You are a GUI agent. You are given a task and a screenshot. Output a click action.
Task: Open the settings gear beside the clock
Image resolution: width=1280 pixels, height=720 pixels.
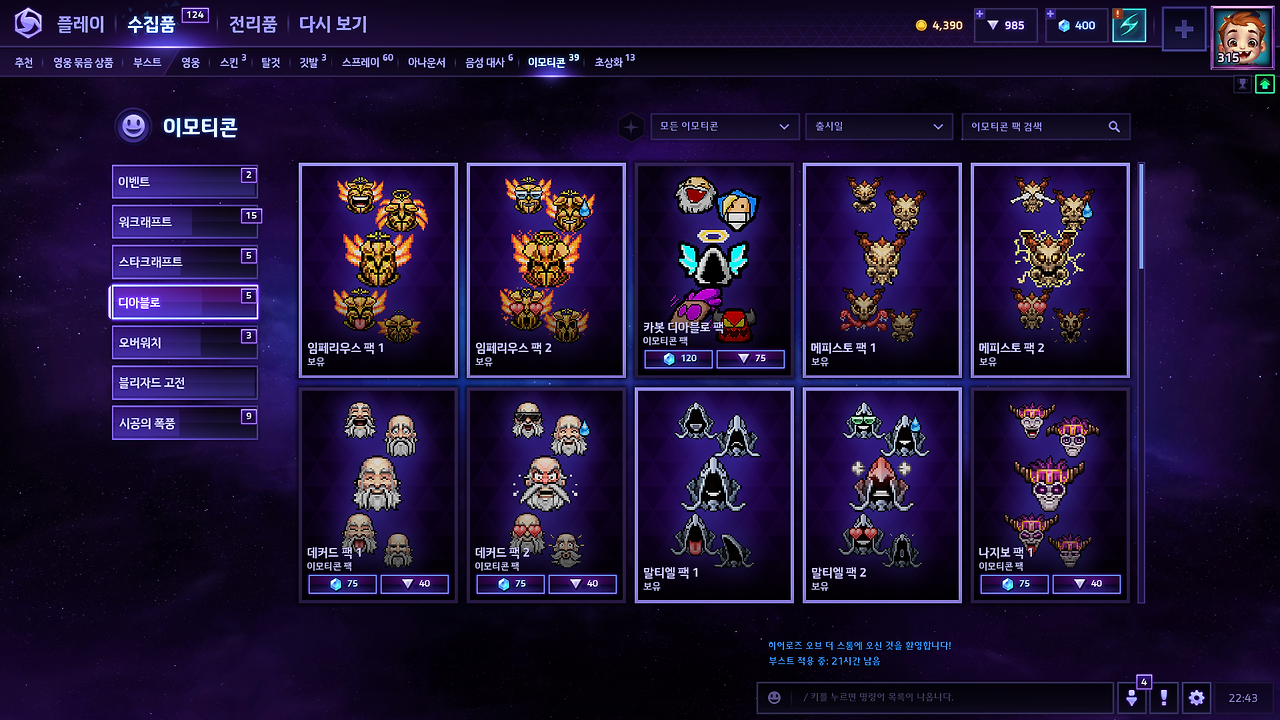(1194, 697)
